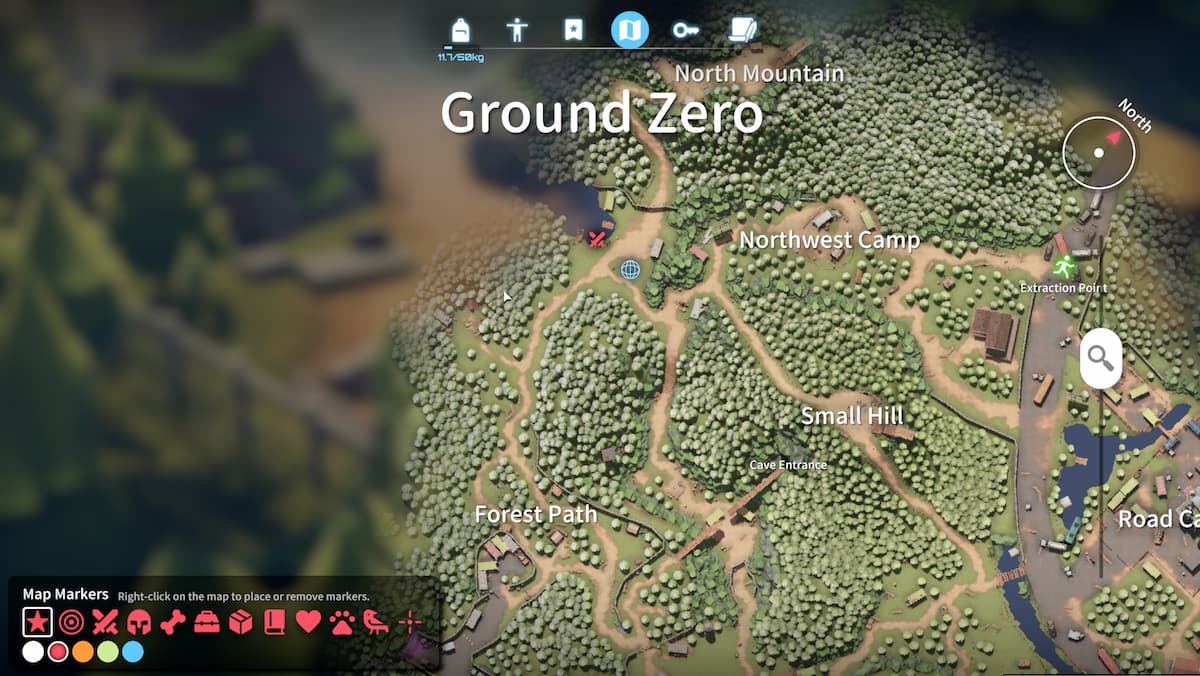This screenshot has height=676, width=1200.
Task: Select the toolbox marker icon
Action: pyautogui.click(x=207, y=623)
